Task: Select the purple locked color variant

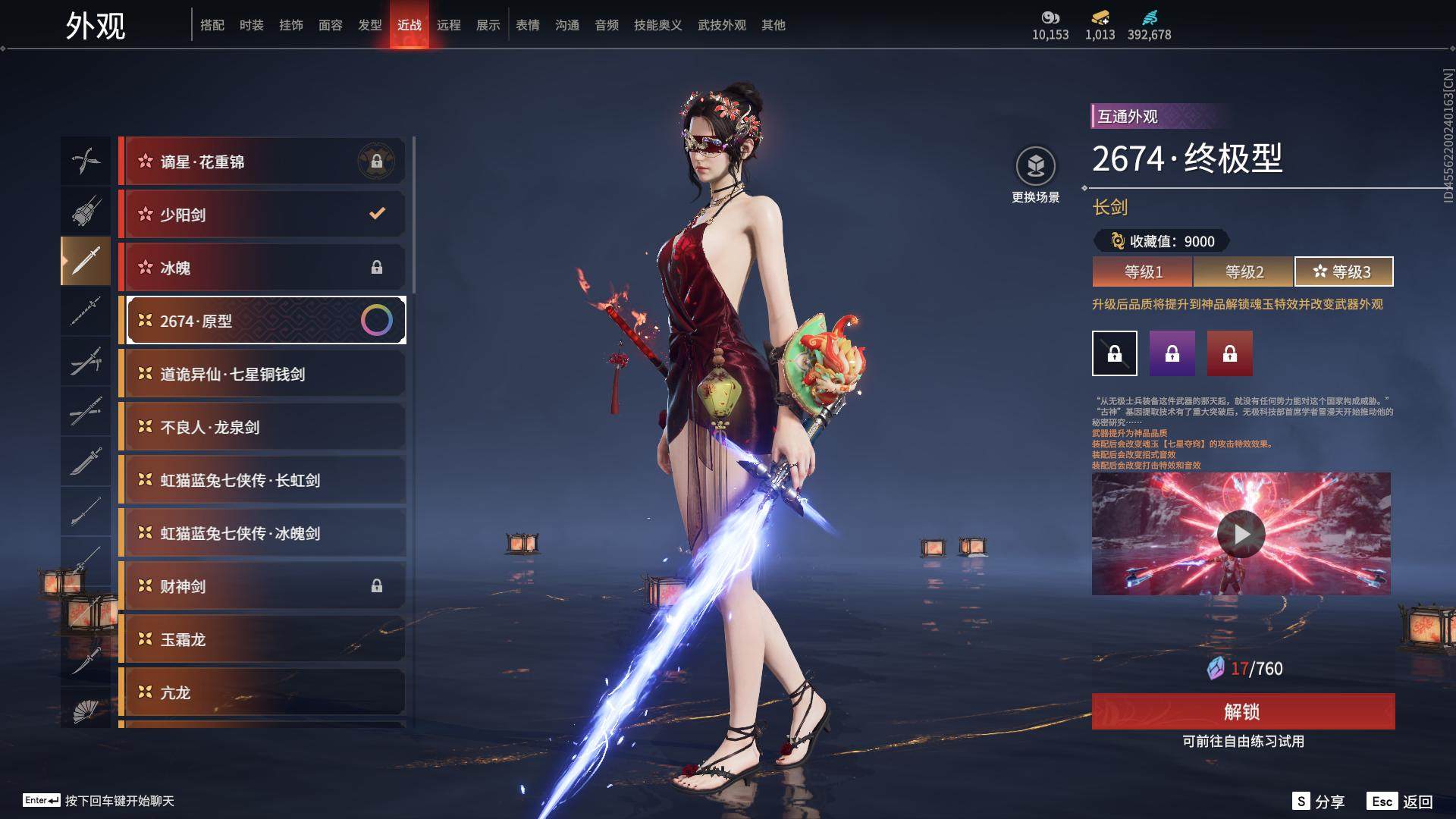Action: (1172, 353)
